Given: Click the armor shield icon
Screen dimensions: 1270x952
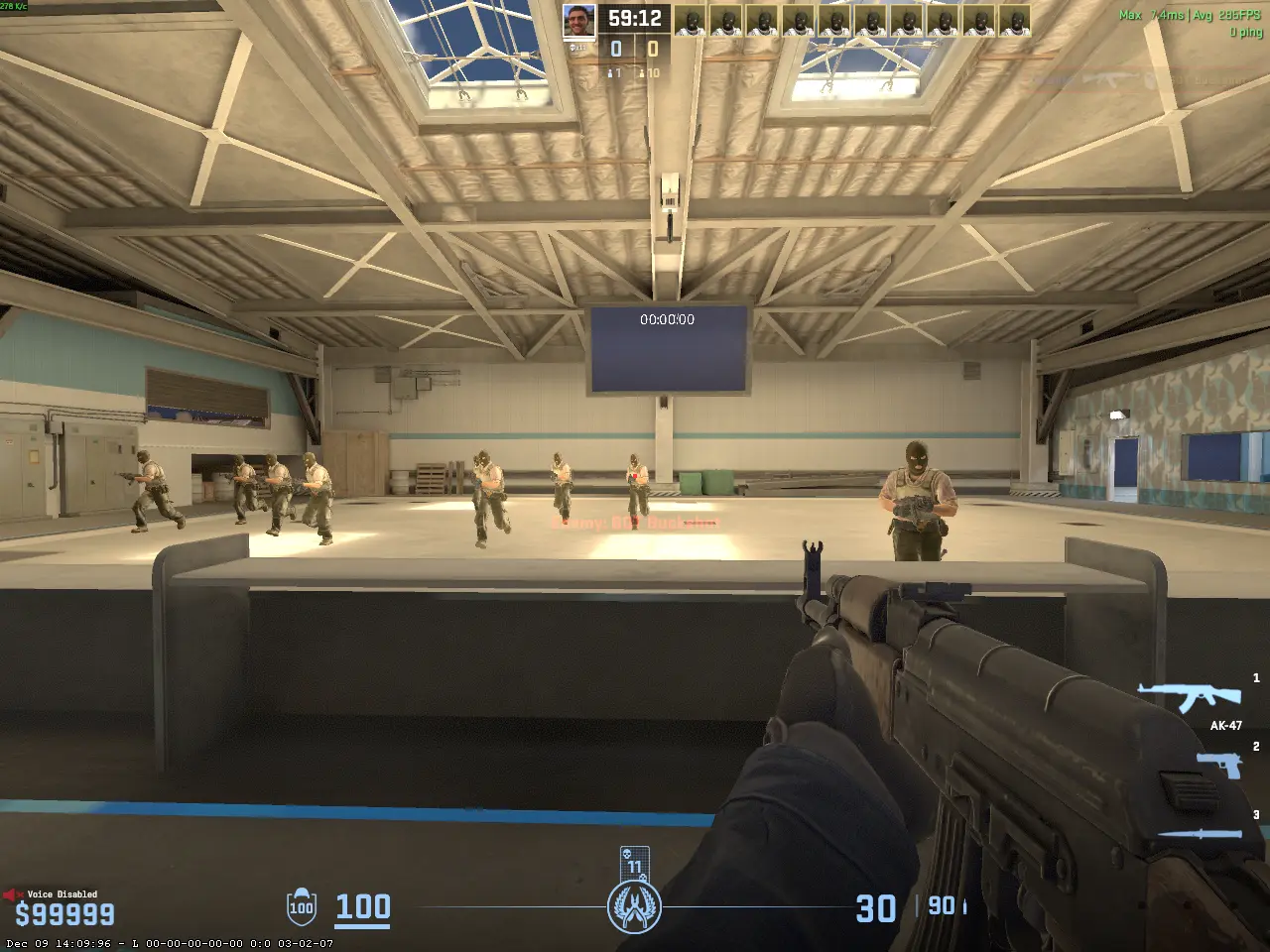Looking at the screenshot, I should click(302, 906).
